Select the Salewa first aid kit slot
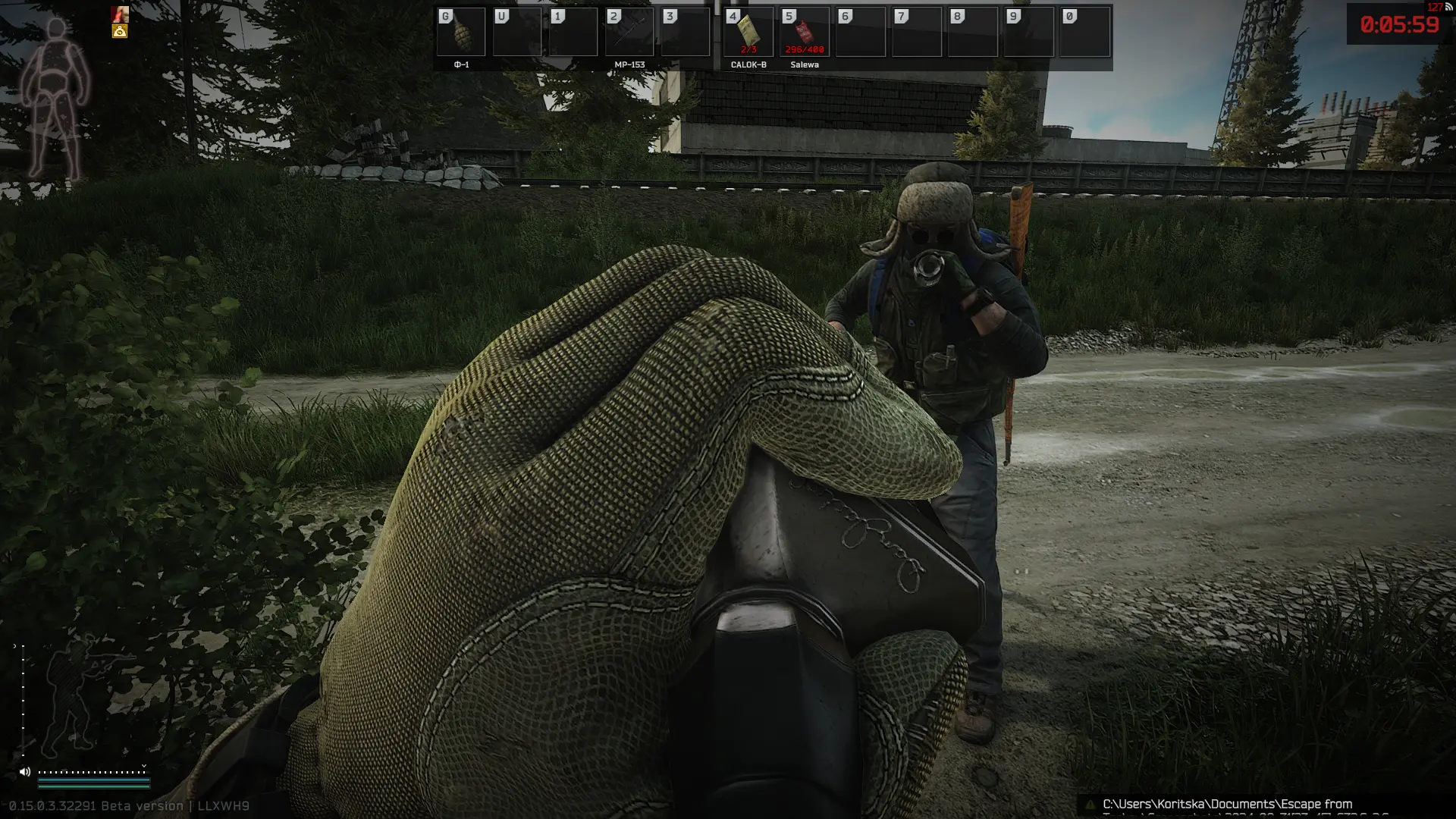1456x819 pixels. coord(805,33)
